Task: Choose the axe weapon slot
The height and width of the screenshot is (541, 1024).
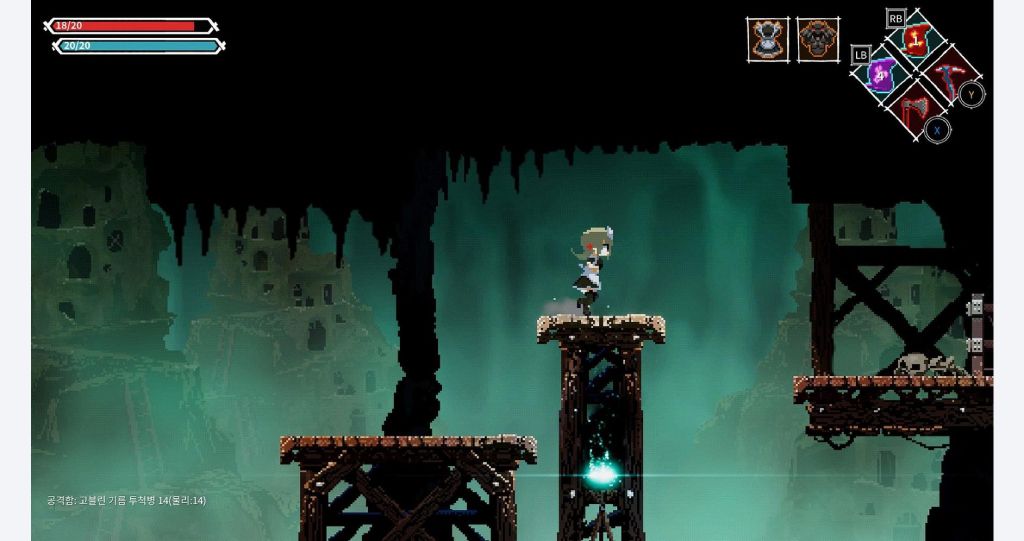Action: point(914,104)
